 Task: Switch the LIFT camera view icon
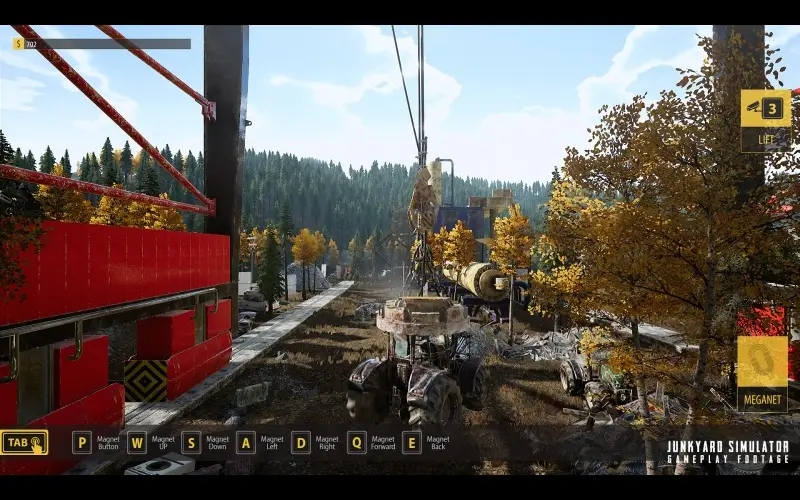[766, 108]
